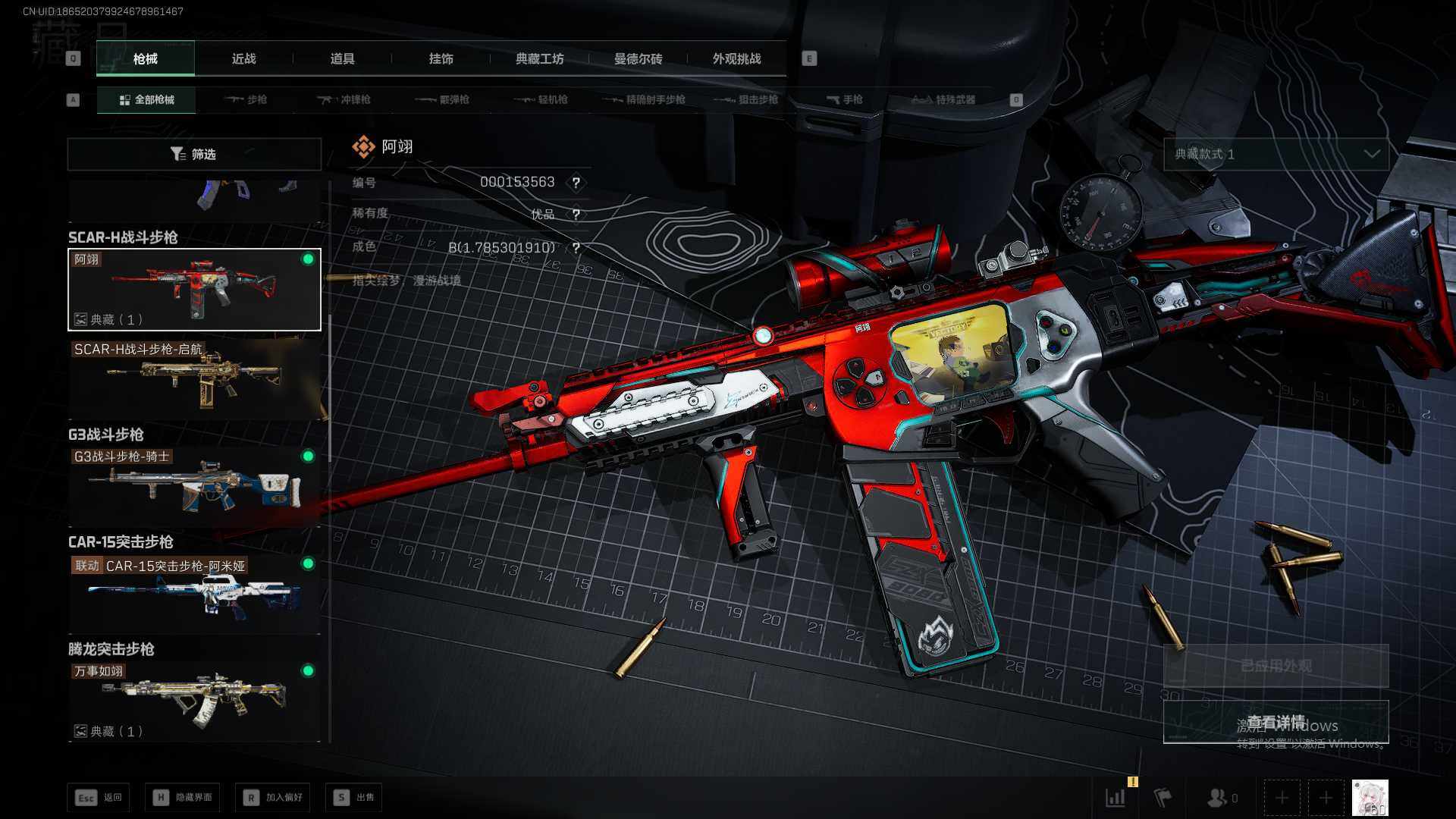1456x819 pixels.
Task: Open the 筛选 filter button
Action: coord(194,155)
